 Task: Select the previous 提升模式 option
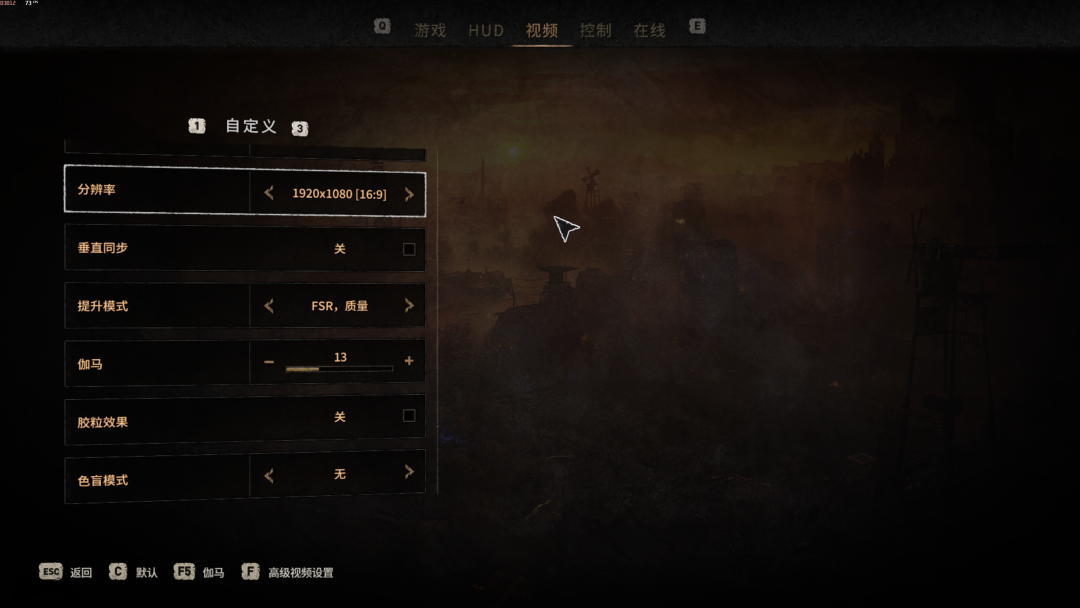(x=269, y=306)
